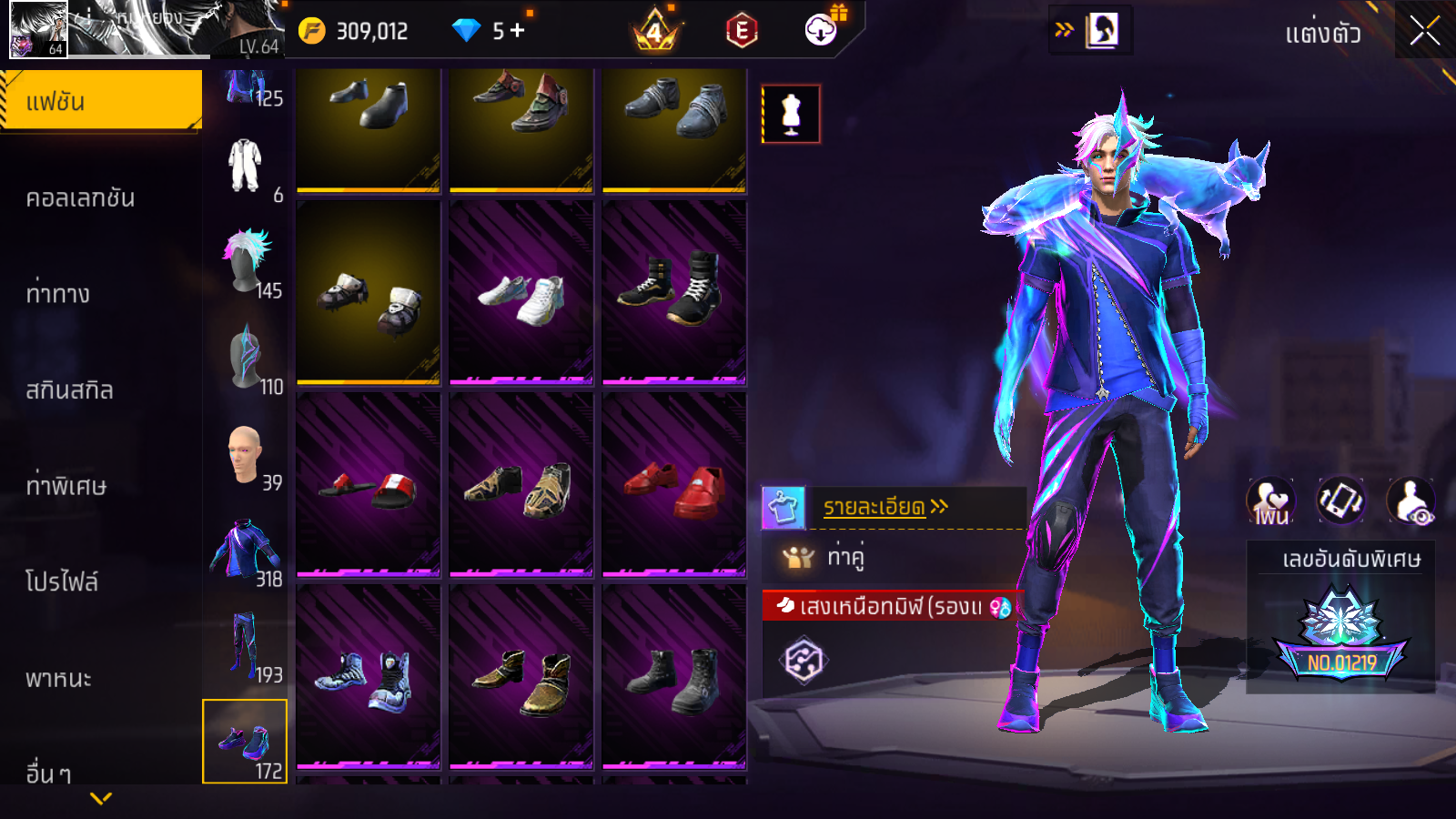Select the ท่าทาง emotes tab
Viewport: 1456px width, 819px height.
(x=58, y=293)
